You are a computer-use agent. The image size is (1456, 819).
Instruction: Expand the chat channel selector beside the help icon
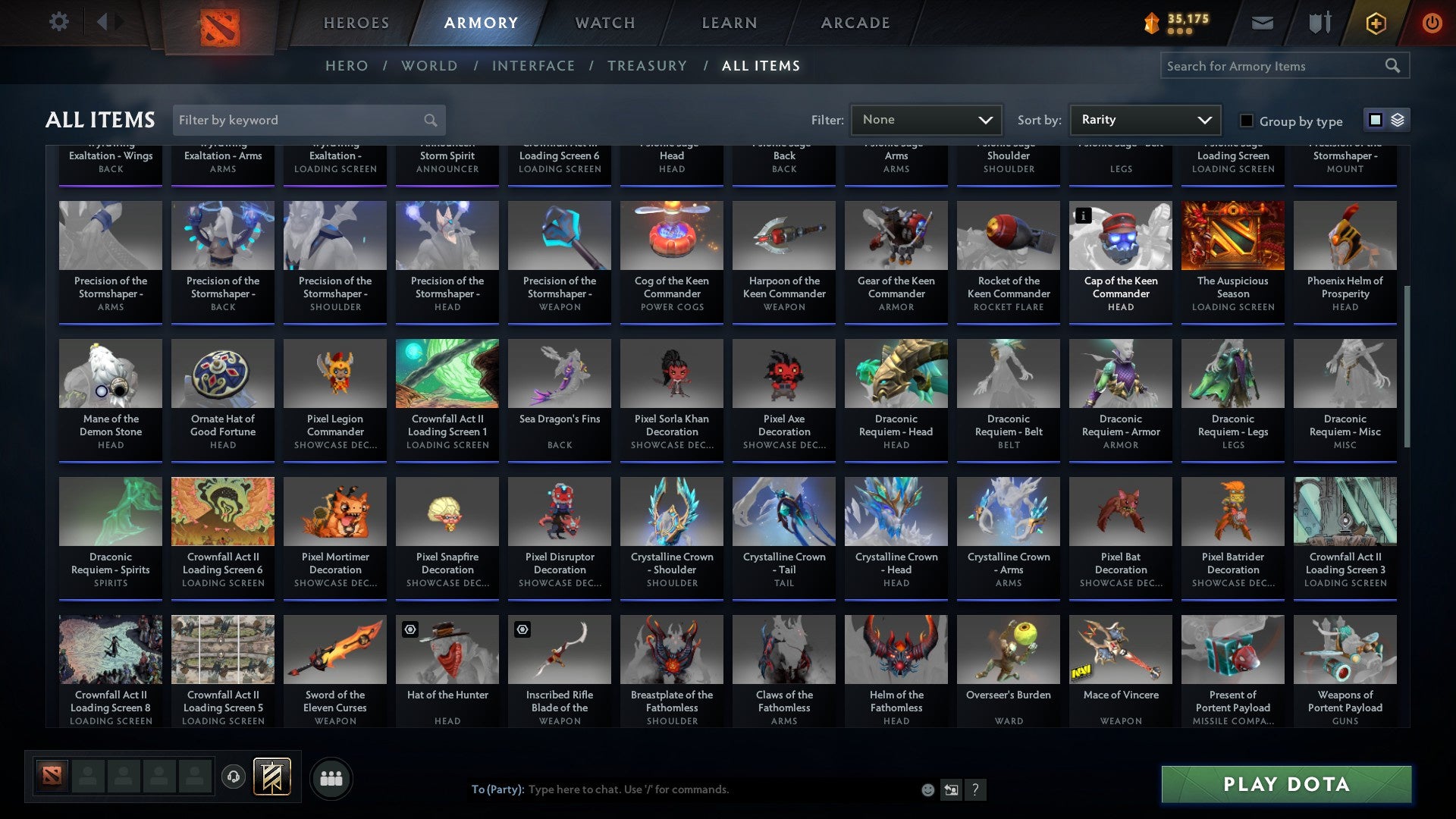(x=950, y=789)
